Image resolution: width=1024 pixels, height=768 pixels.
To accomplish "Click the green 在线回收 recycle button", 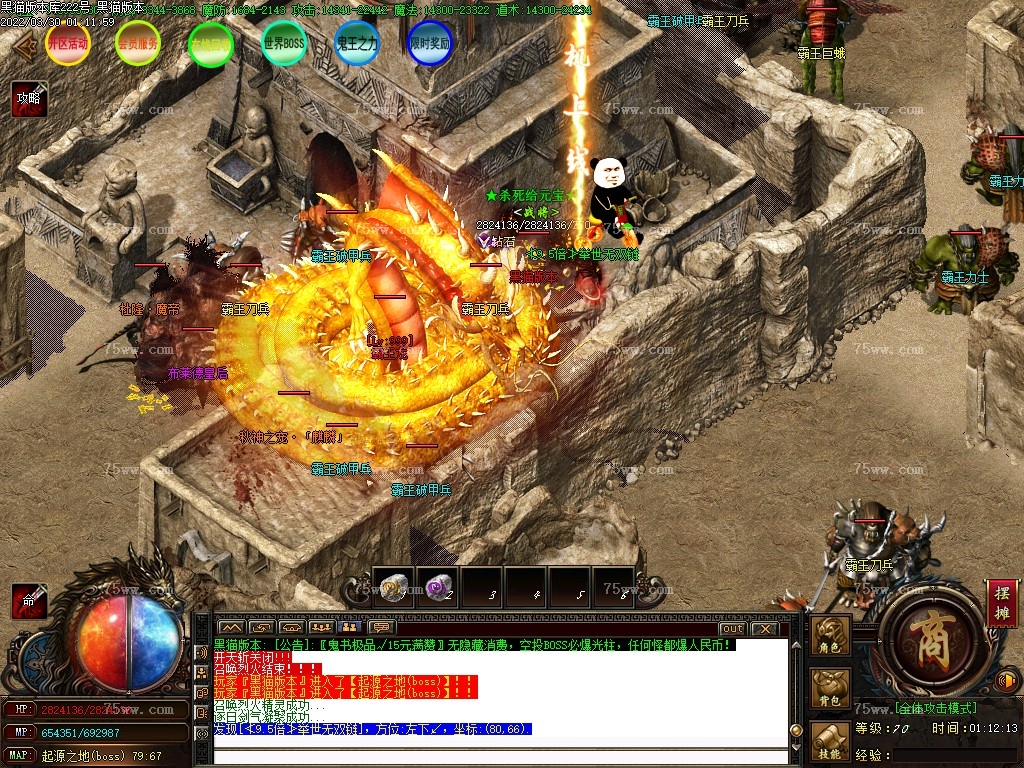I will (x=211, y=44).
